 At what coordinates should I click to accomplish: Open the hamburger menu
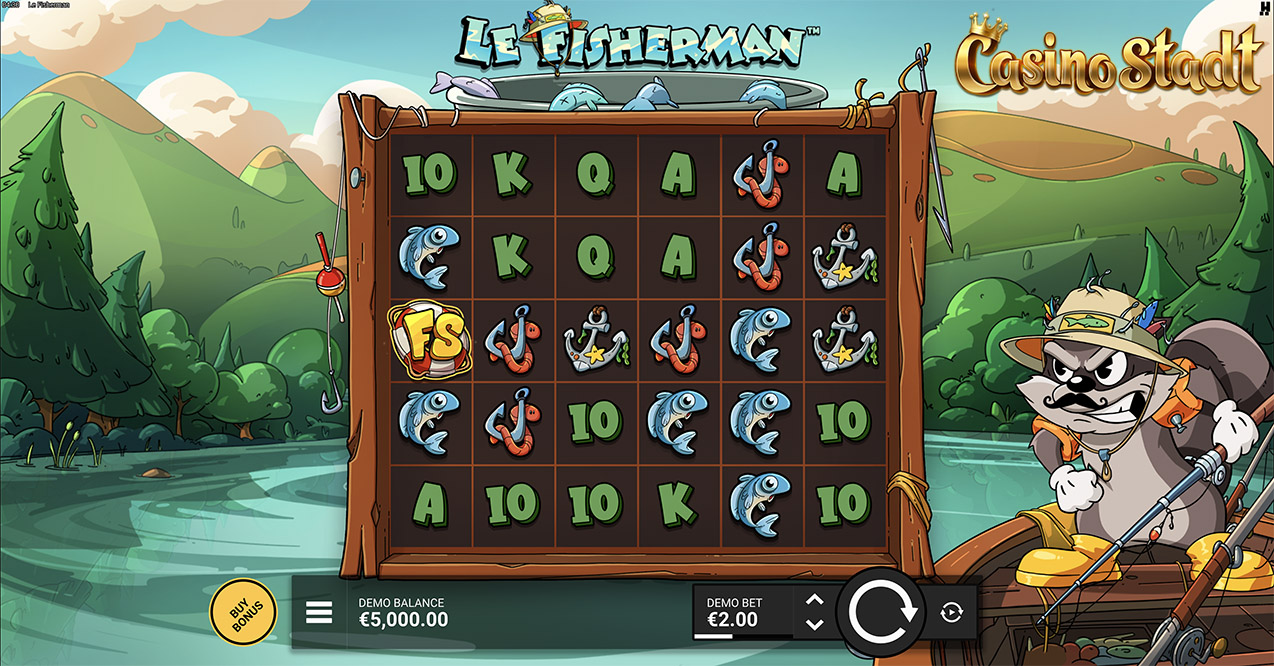319,612
